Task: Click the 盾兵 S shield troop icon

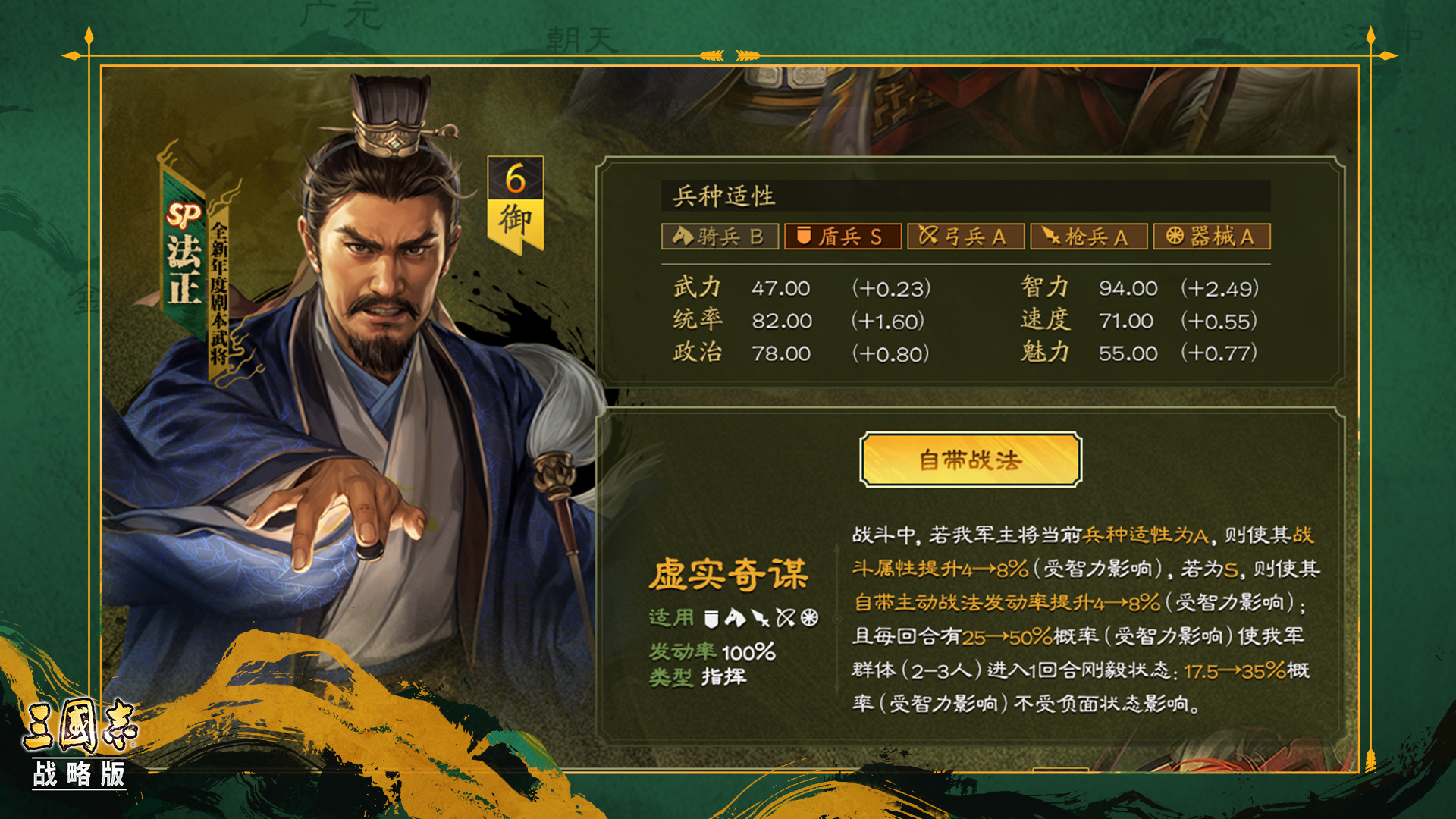Action: click(843, 236)
